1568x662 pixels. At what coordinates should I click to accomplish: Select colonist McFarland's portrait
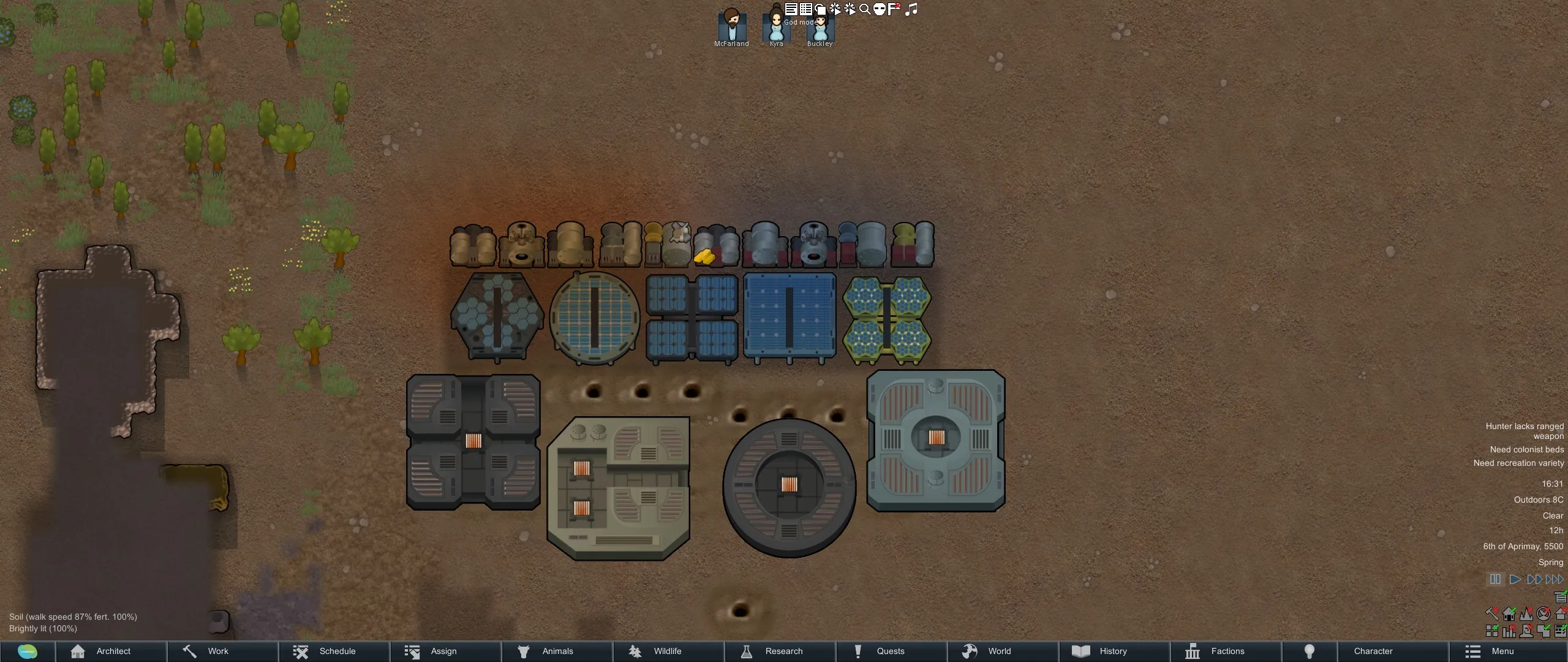(x=731, y=27)
